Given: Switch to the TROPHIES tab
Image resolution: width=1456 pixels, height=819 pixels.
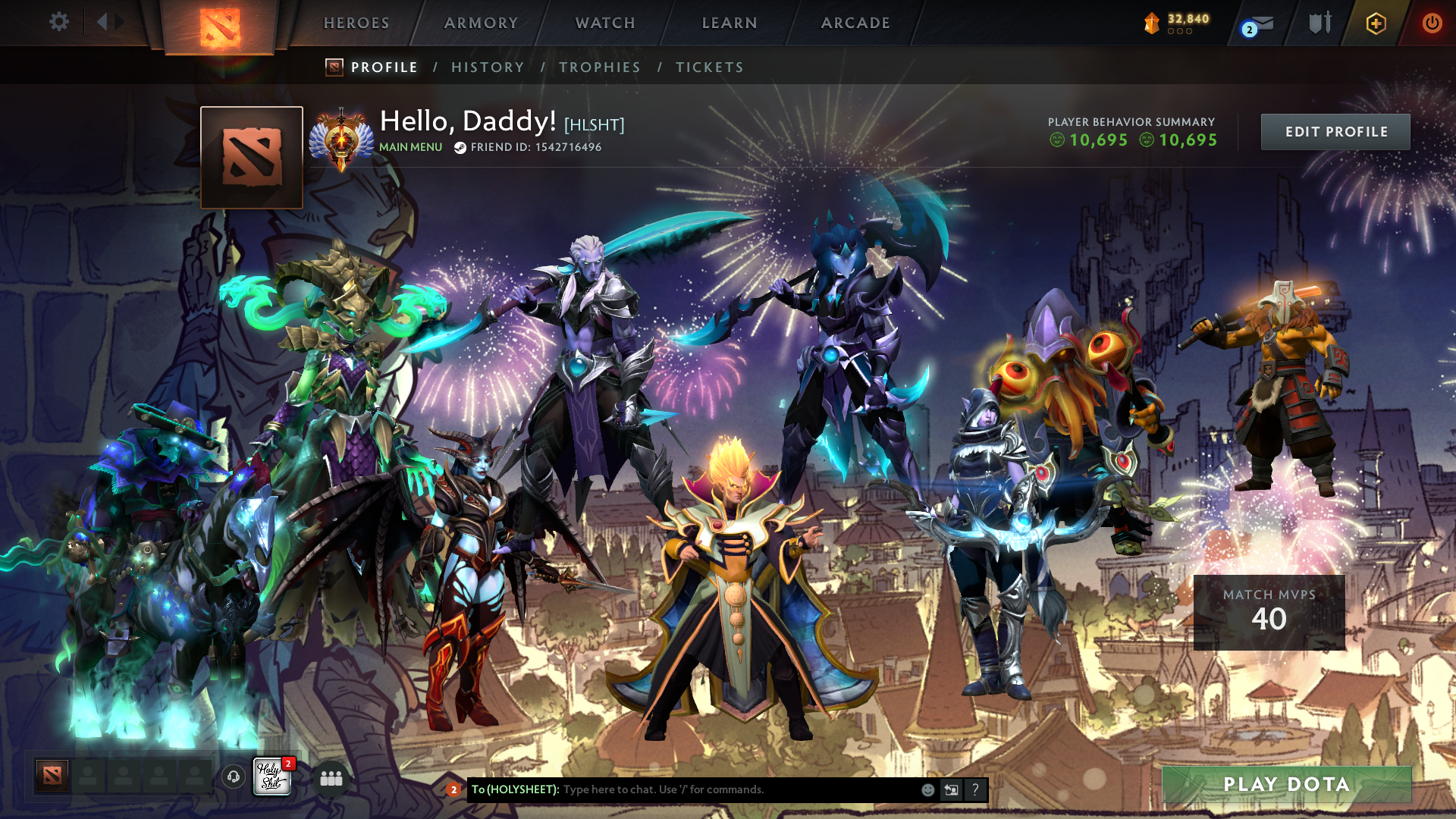Looking at the screenshot, I should point(599,67).
